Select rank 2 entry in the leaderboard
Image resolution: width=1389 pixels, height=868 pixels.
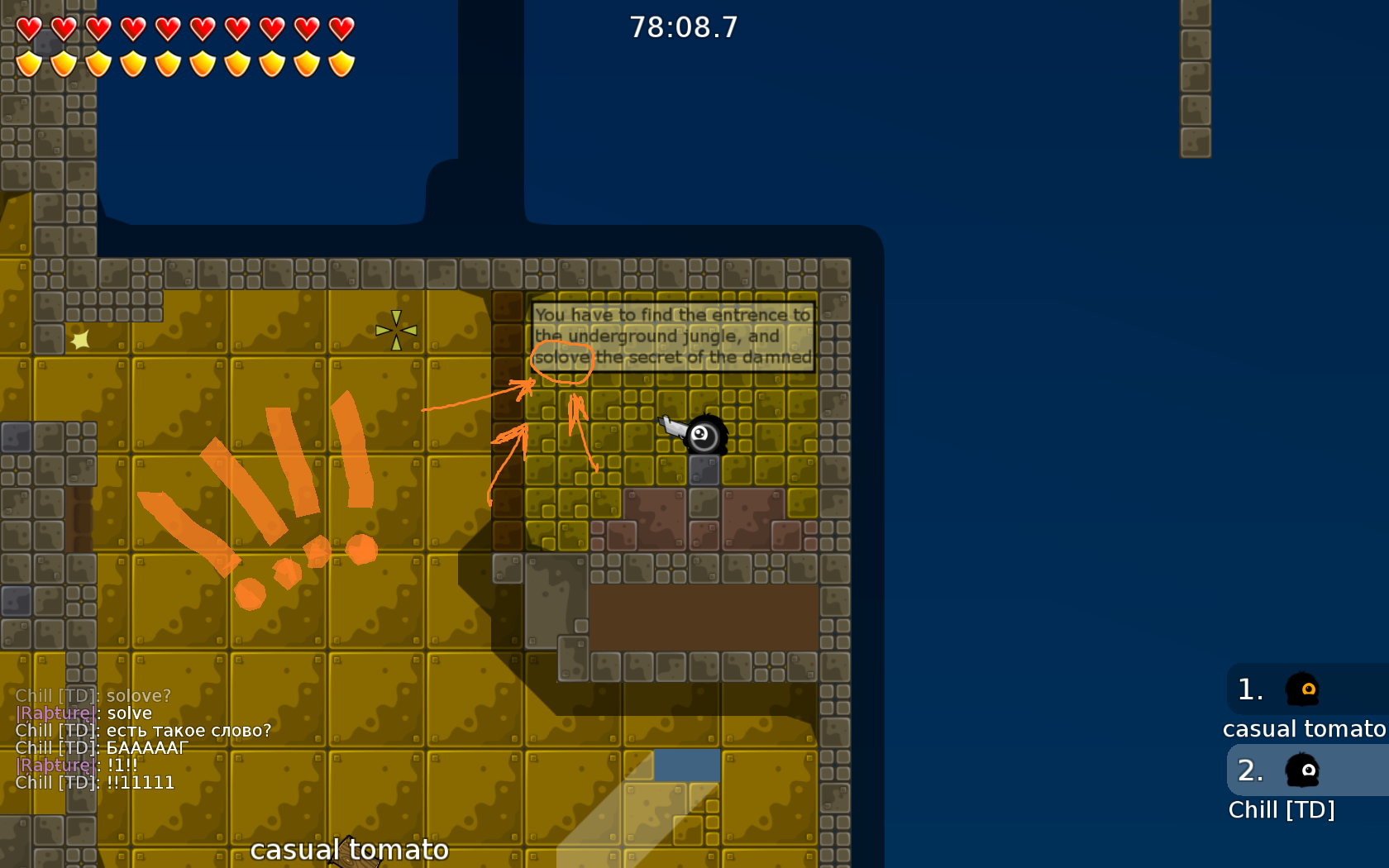1250,770
